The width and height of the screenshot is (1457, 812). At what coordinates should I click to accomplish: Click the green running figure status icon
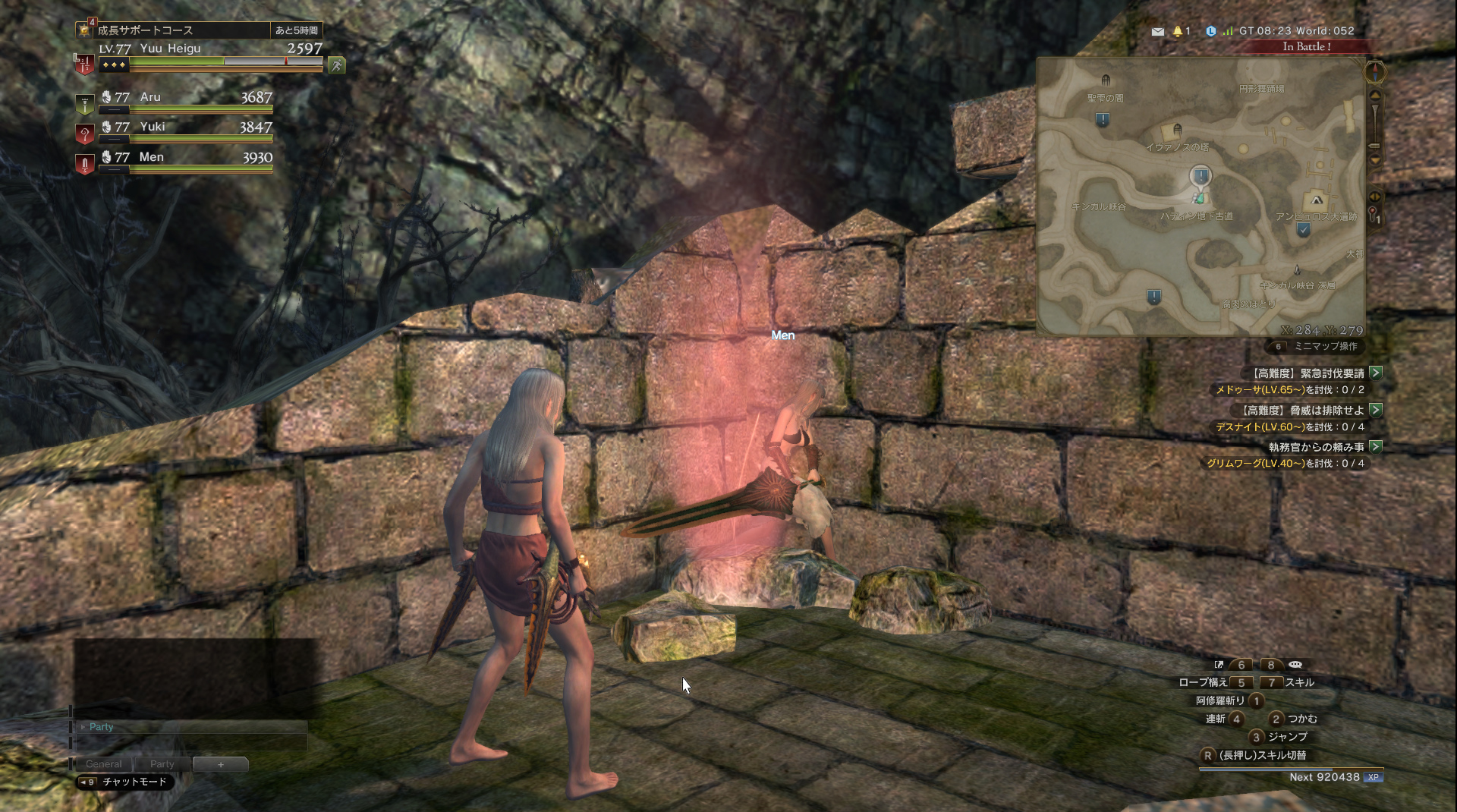click(x=336, y=66)
